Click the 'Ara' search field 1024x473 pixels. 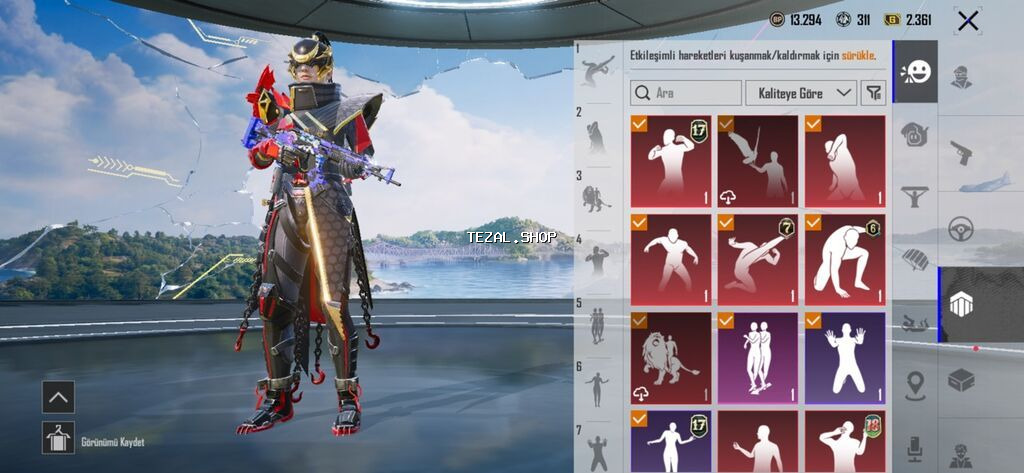click(x=687, y=93)
